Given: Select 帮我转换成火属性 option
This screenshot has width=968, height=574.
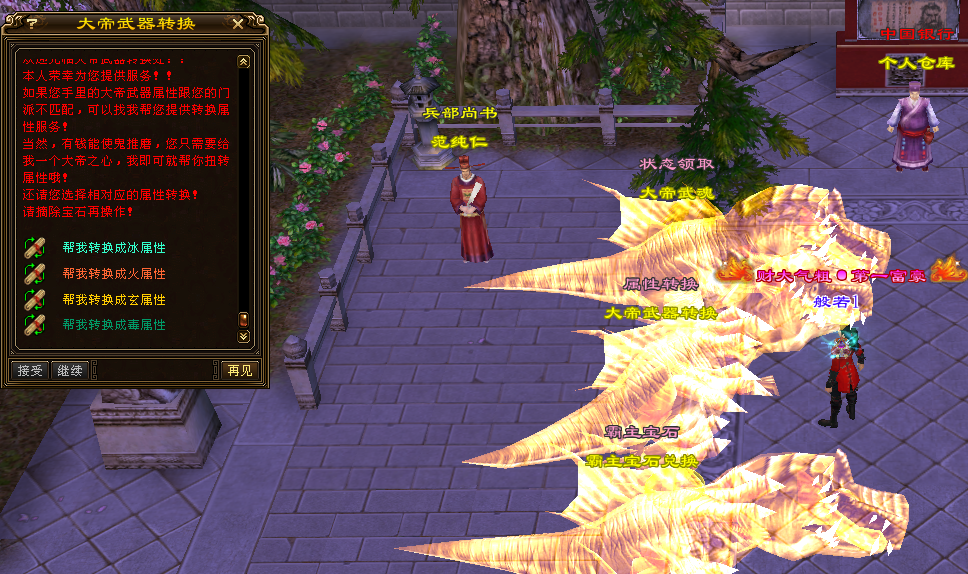Looking at the screenshot, I should (113, 273).
